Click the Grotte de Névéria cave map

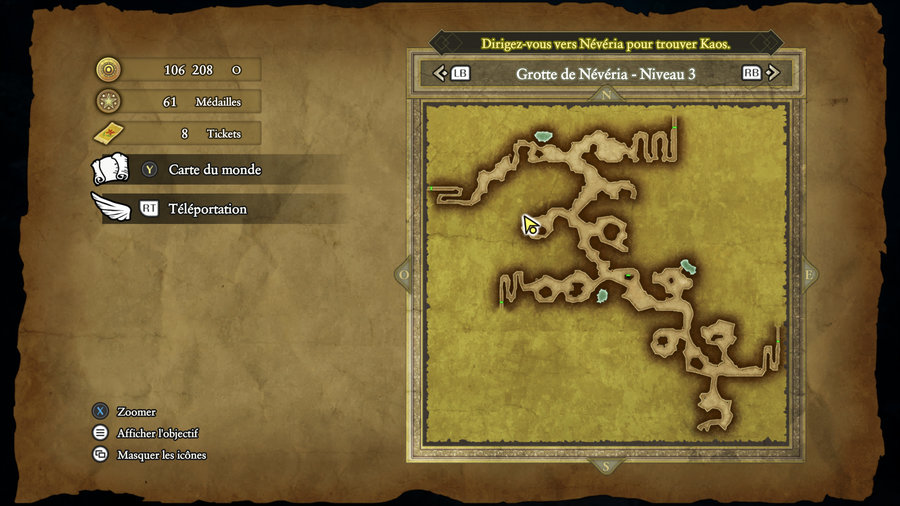(606, 277)
